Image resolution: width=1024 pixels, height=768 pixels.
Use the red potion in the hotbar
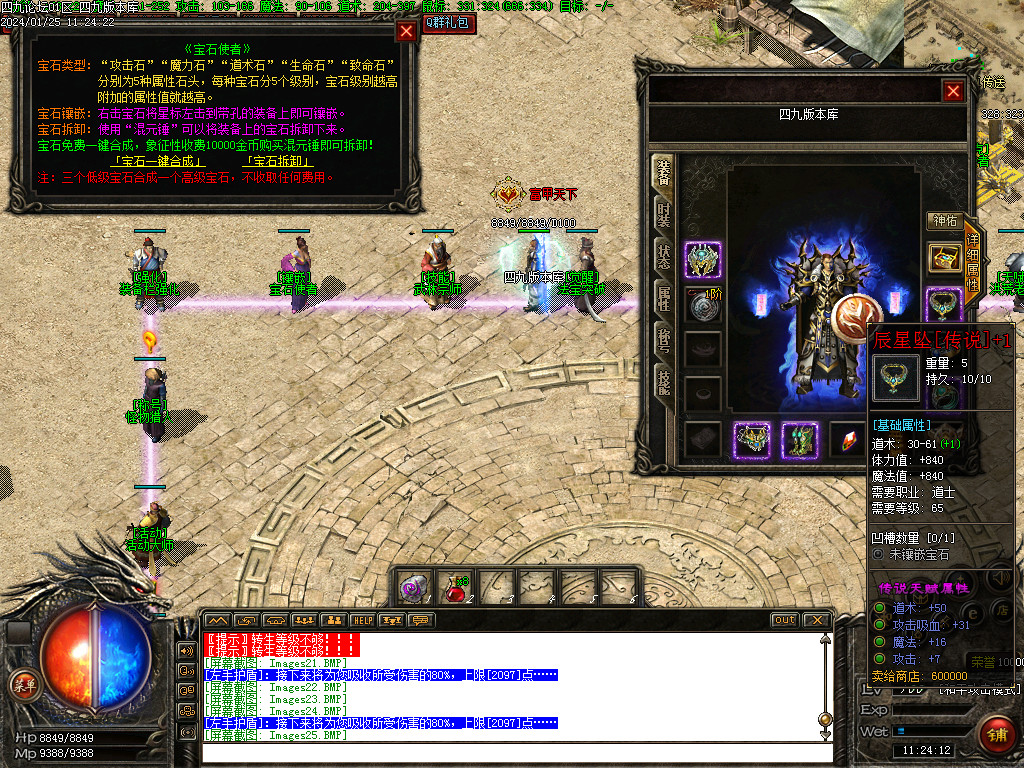coord(457,588)
